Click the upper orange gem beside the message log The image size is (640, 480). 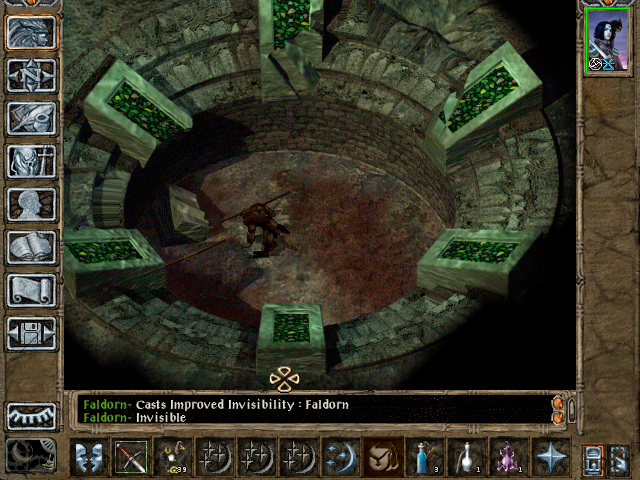(x=558, y=403)
